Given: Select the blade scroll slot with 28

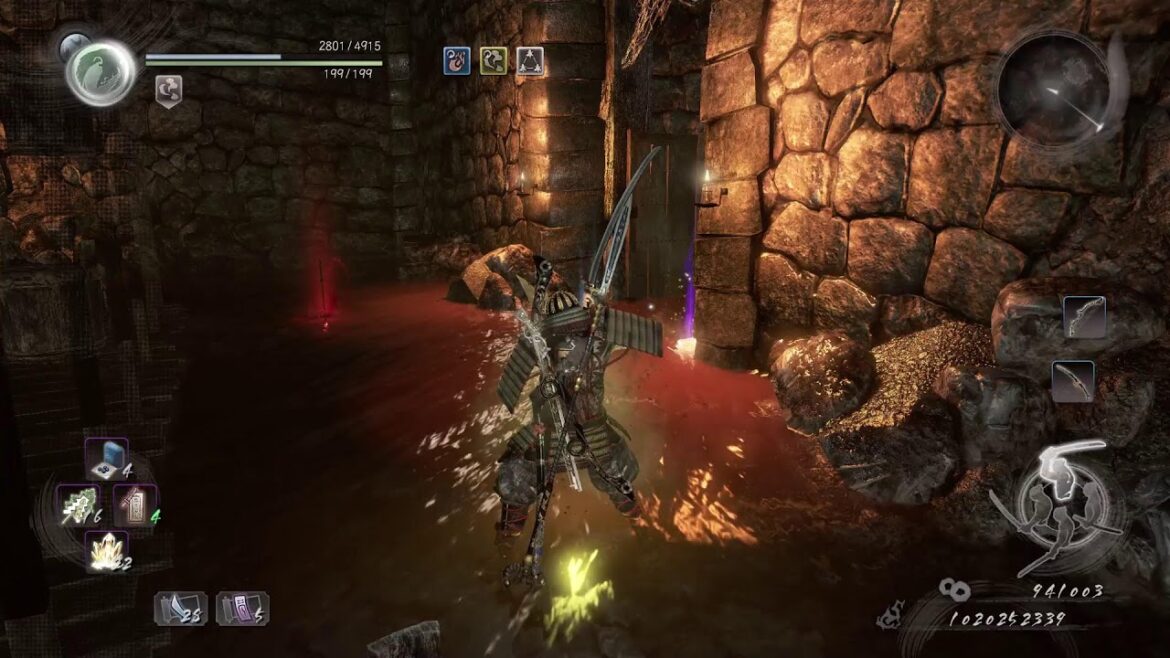Looking at the screenshot, I should tap(180, 608).
